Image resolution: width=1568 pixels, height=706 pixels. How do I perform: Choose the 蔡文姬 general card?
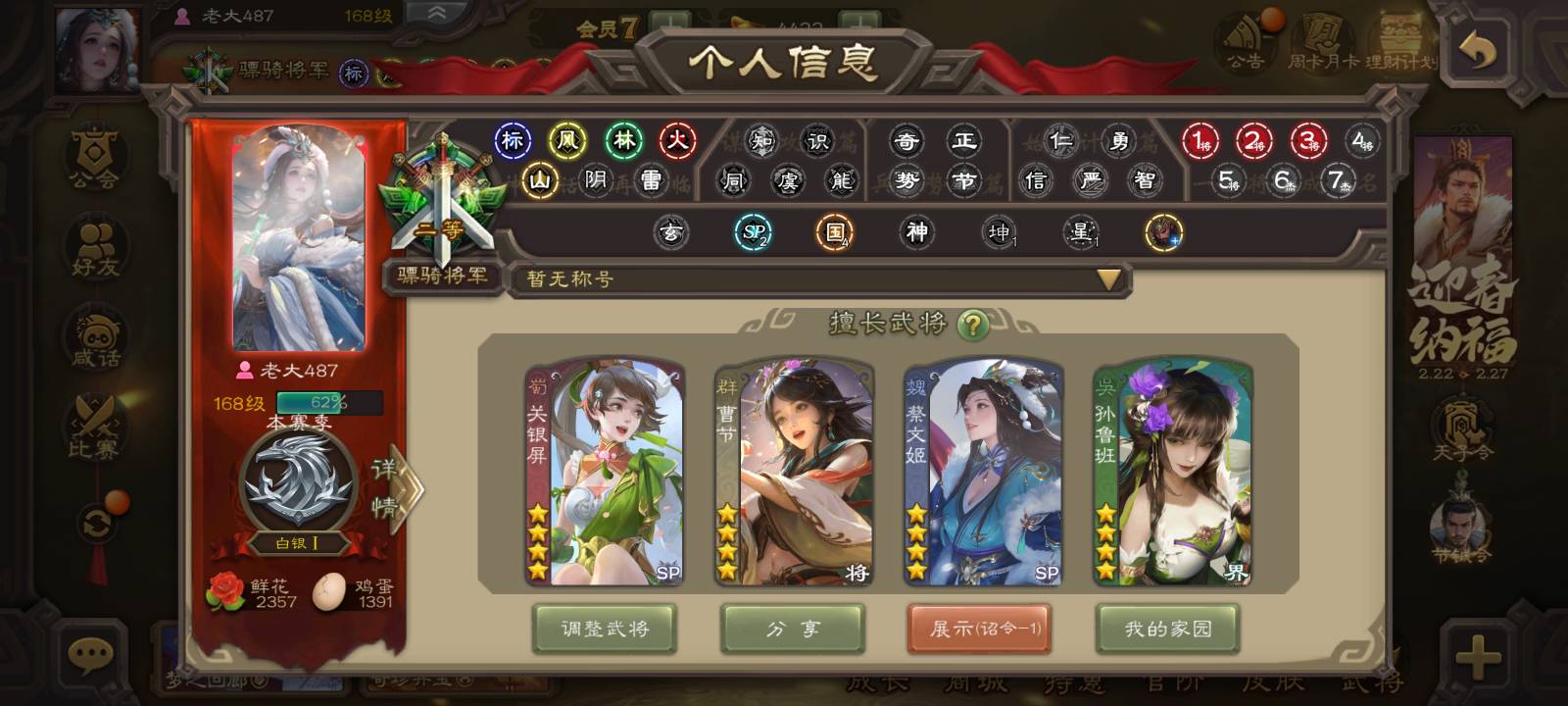click(x=983, y=473)
